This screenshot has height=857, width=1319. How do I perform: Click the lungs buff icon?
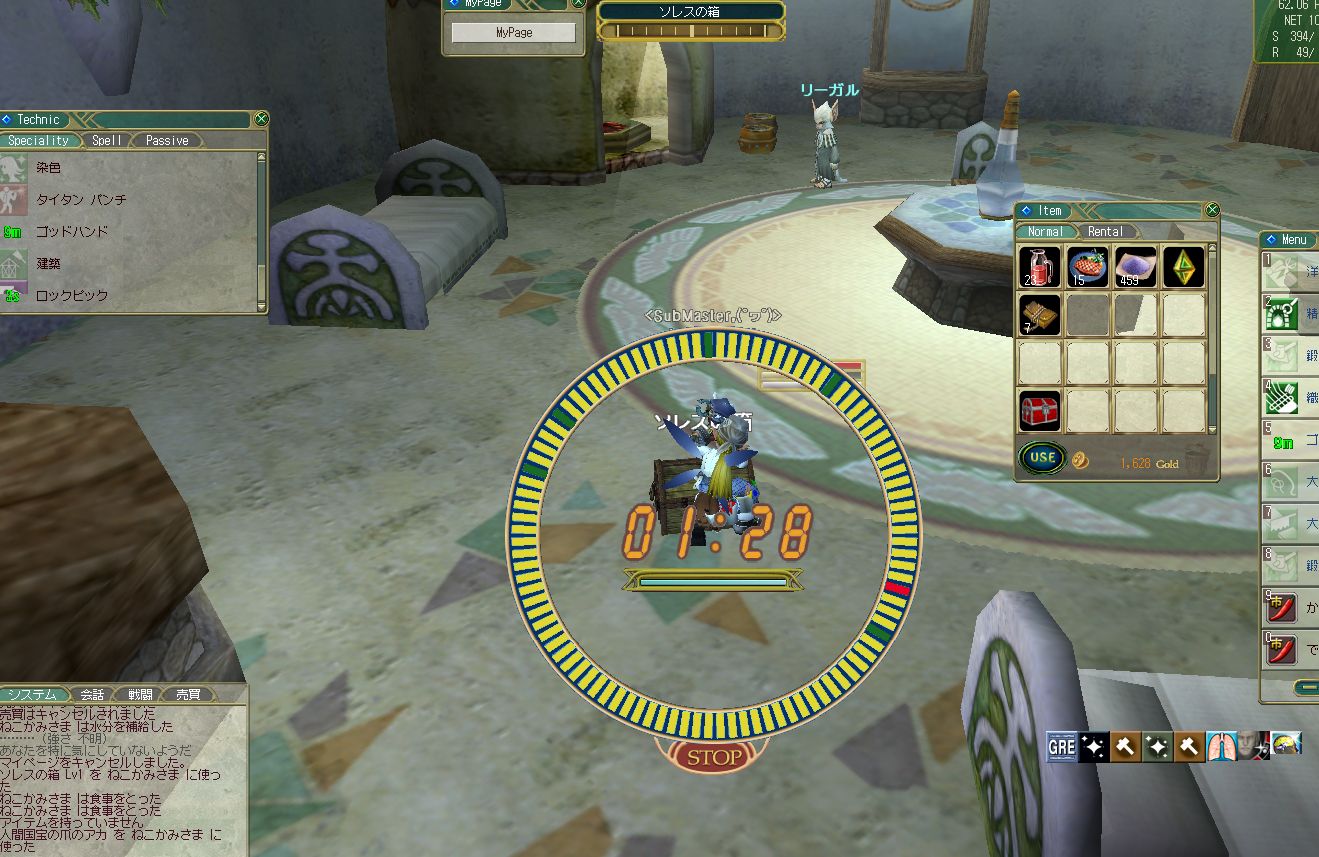(x=1223, y=745)
